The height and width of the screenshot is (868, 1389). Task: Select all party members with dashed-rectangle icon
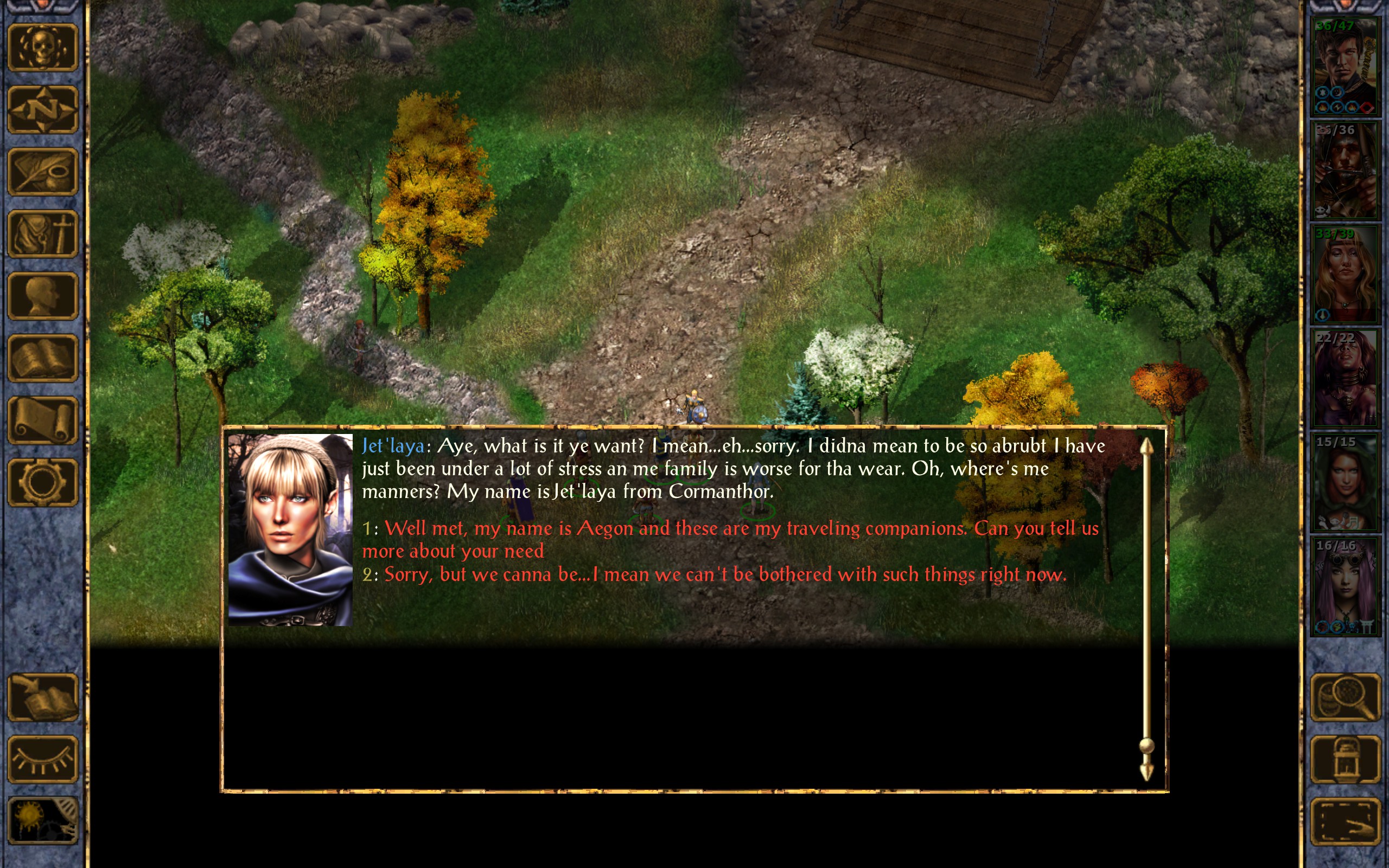(x=1345, y=821)
